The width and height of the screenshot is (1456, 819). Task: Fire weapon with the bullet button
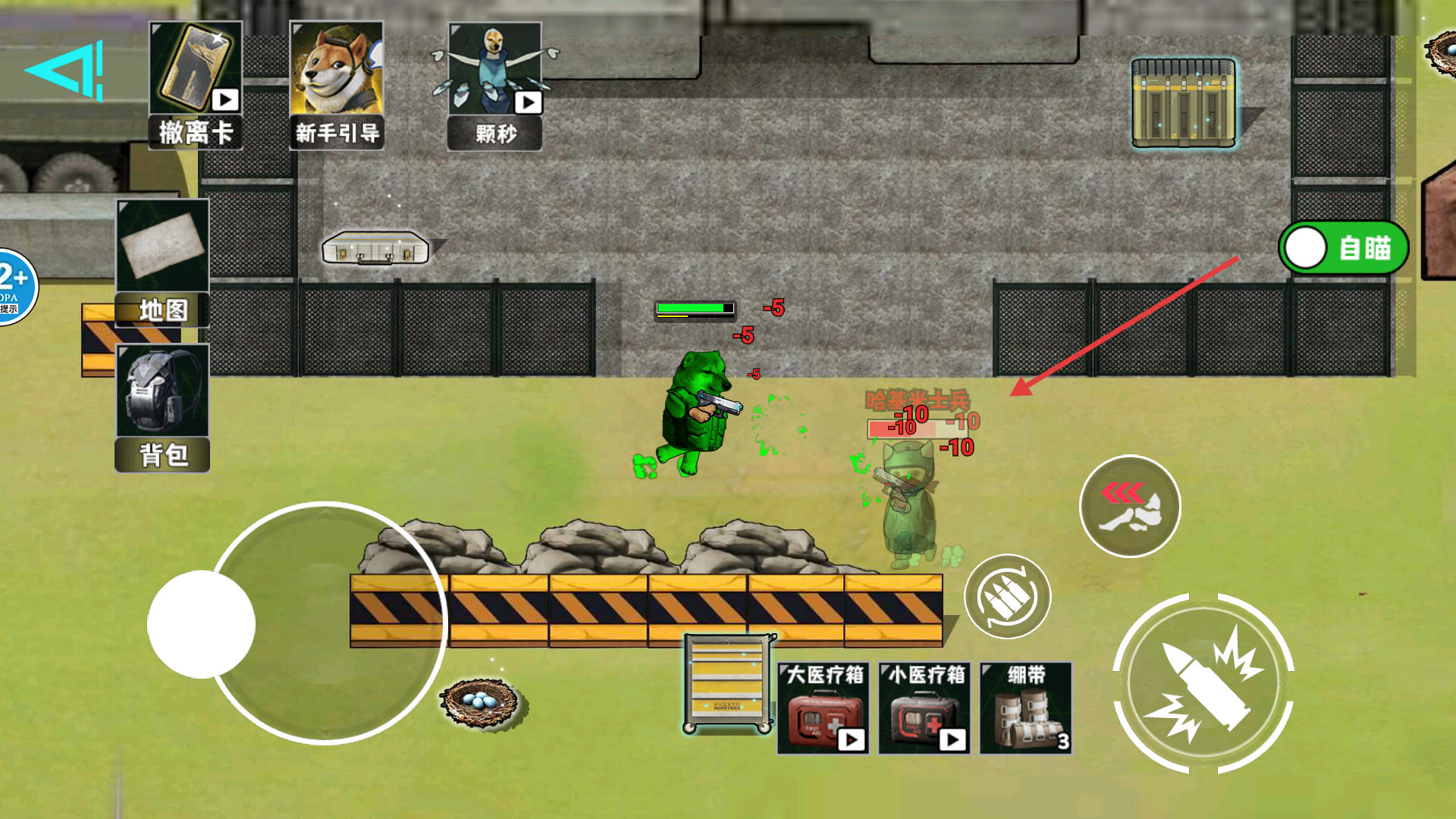[x=1203, y=683]
